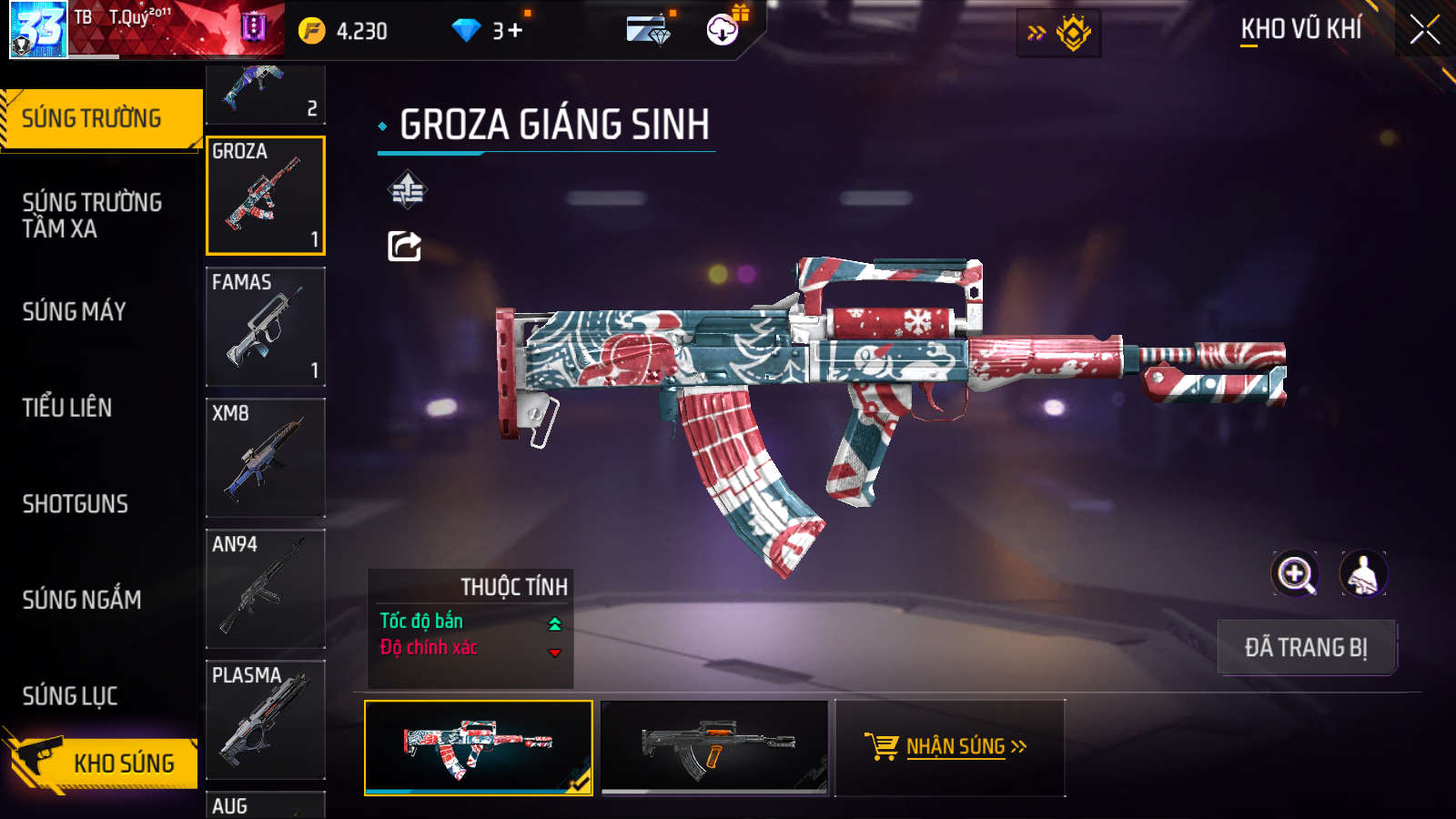Image resolution: width=1456 pixels, height=819 pixels.
Task: Show the Shotguns category
Action: (x=76, y=504)
